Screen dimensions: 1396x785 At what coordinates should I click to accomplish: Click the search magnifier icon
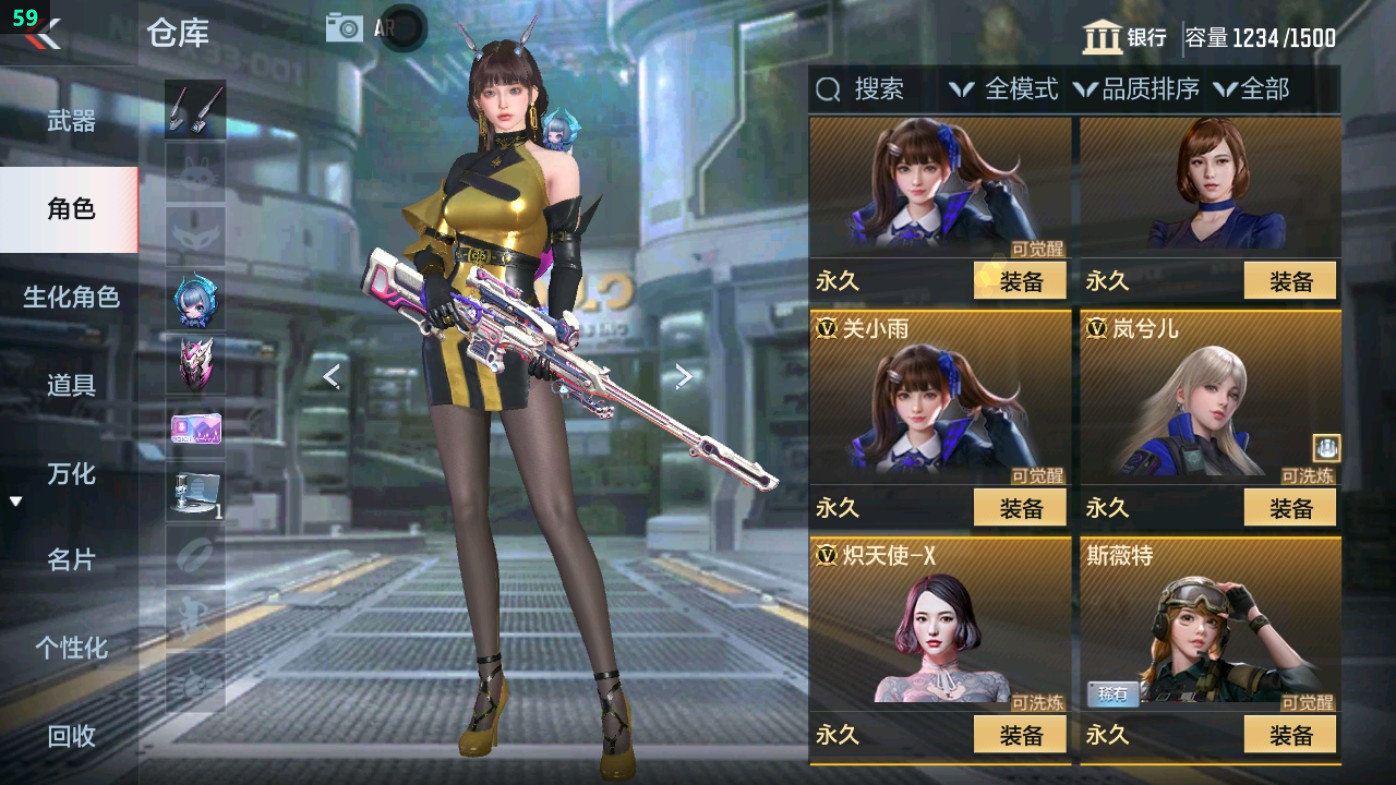pos(826,91)
